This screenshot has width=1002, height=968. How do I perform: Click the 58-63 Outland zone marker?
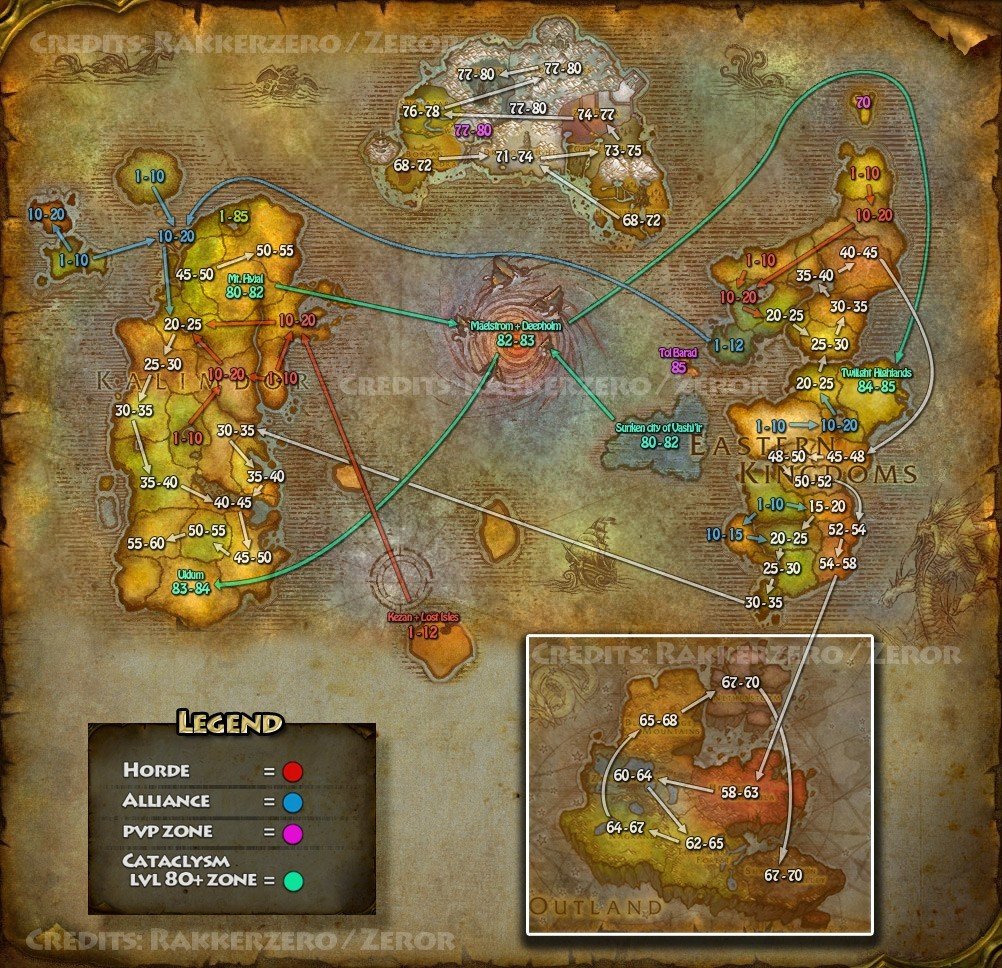click(x=741, y=792)
